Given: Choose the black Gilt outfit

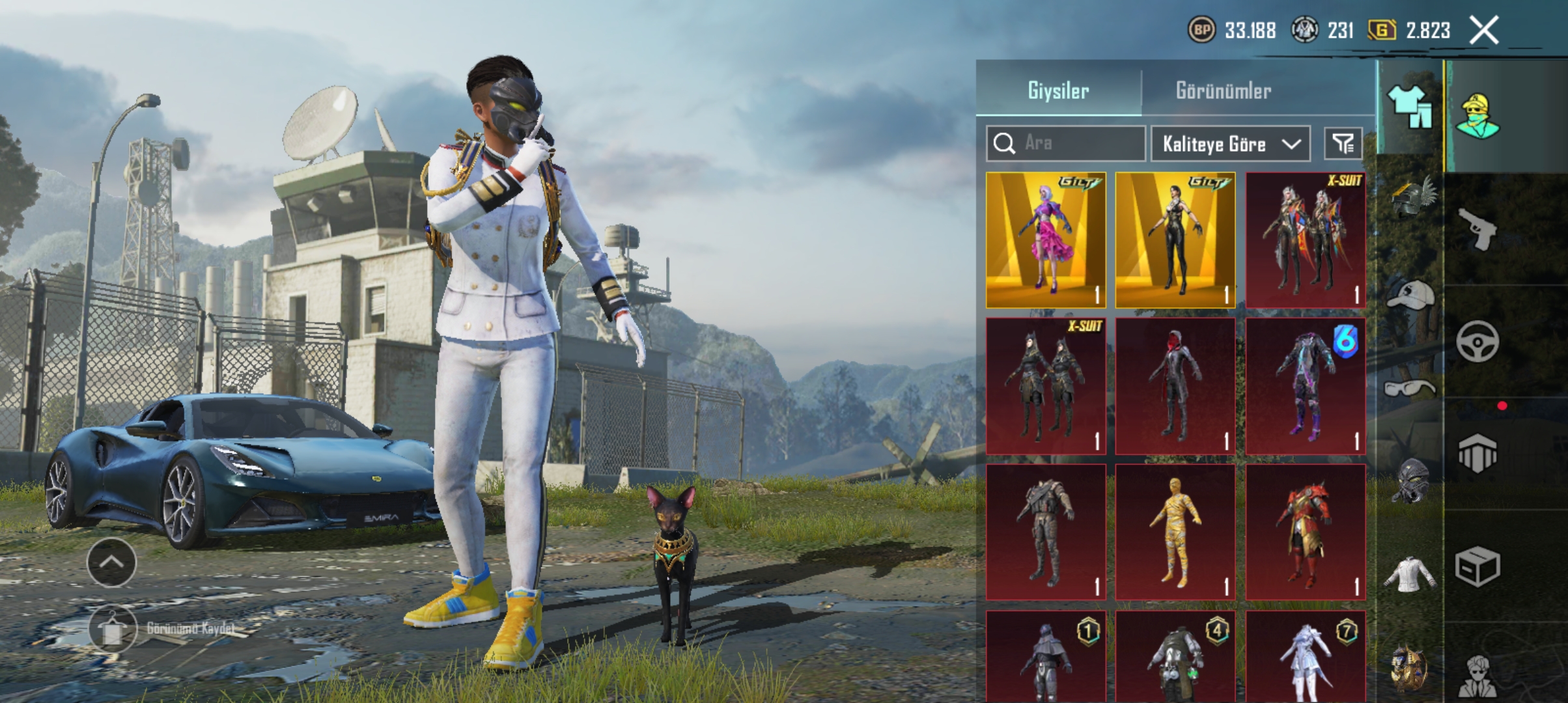Looking at the screenshot, I should (1175, 240).
